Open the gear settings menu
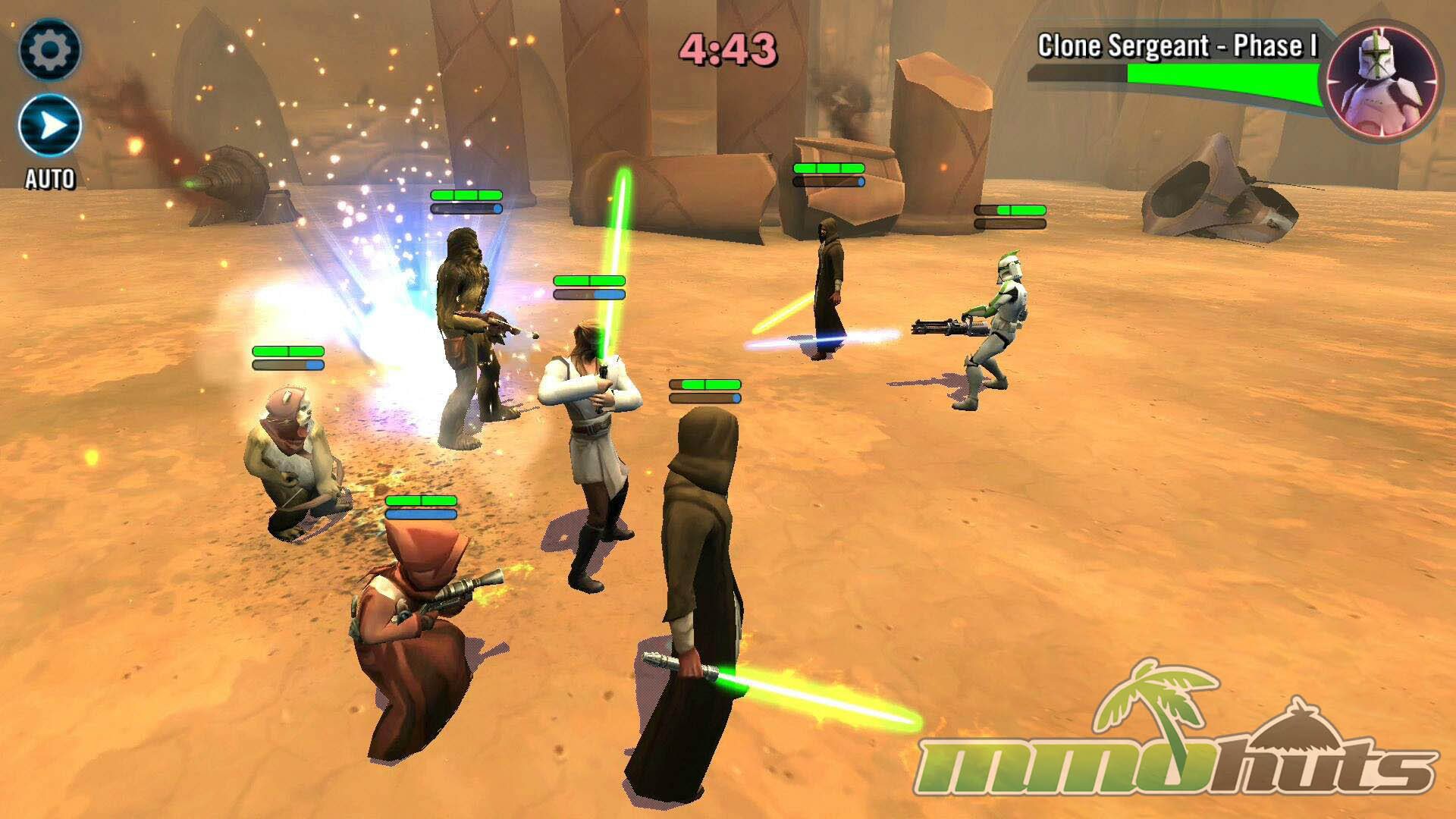 click(50, 50)
